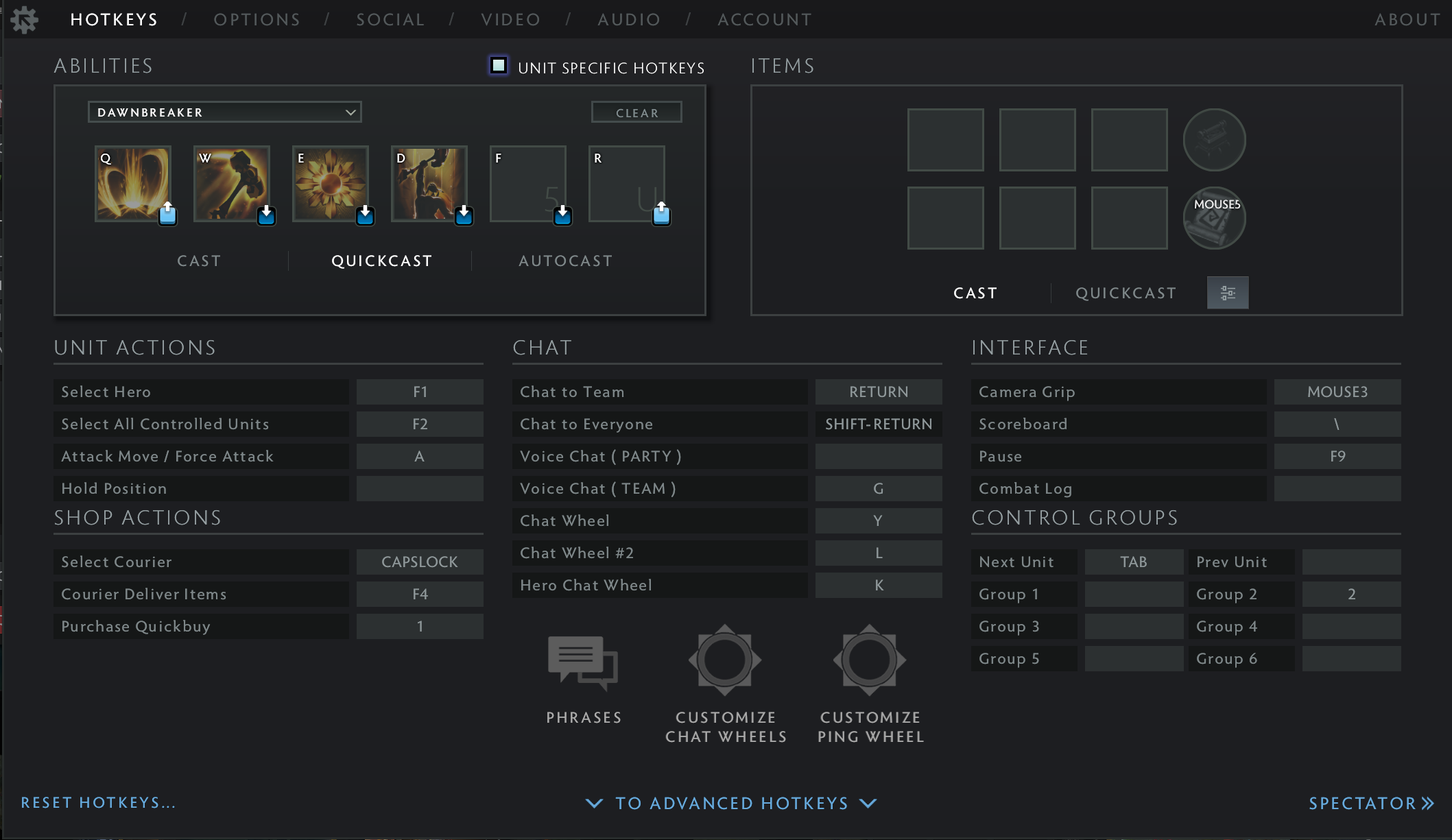Click the Customize Chat Wheels icon
This screenshot has height=840, width=1452.
[724, 660]
